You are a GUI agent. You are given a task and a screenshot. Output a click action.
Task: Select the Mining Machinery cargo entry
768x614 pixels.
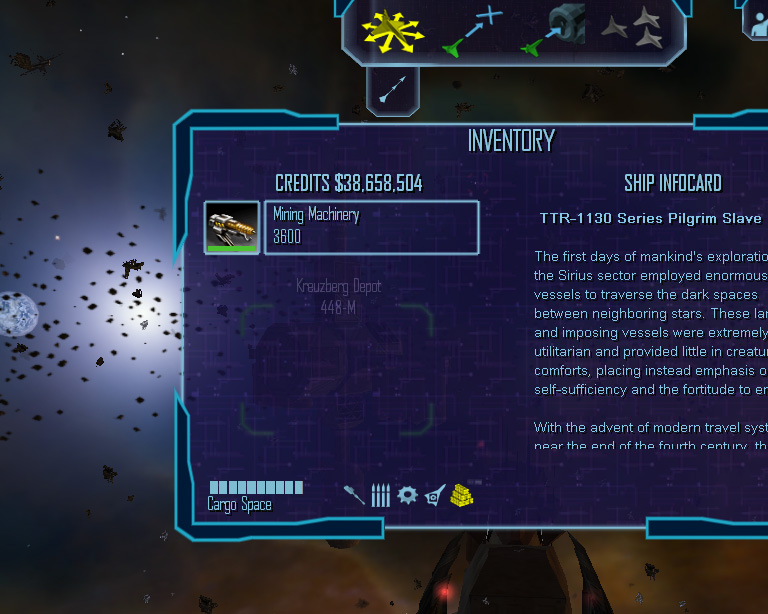370,227
